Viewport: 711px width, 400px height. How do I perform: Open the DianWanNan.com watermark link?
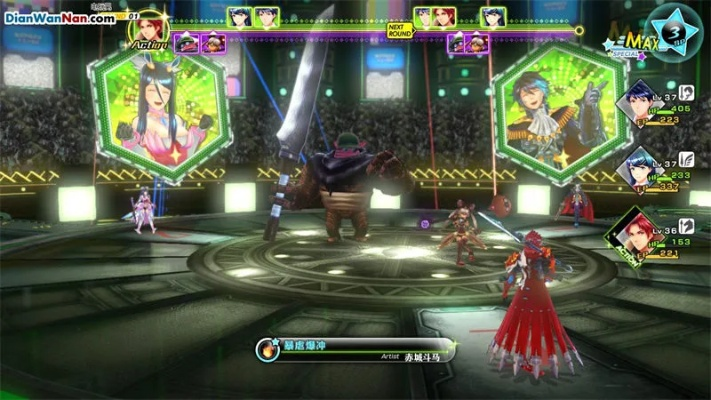coord(60,17)
